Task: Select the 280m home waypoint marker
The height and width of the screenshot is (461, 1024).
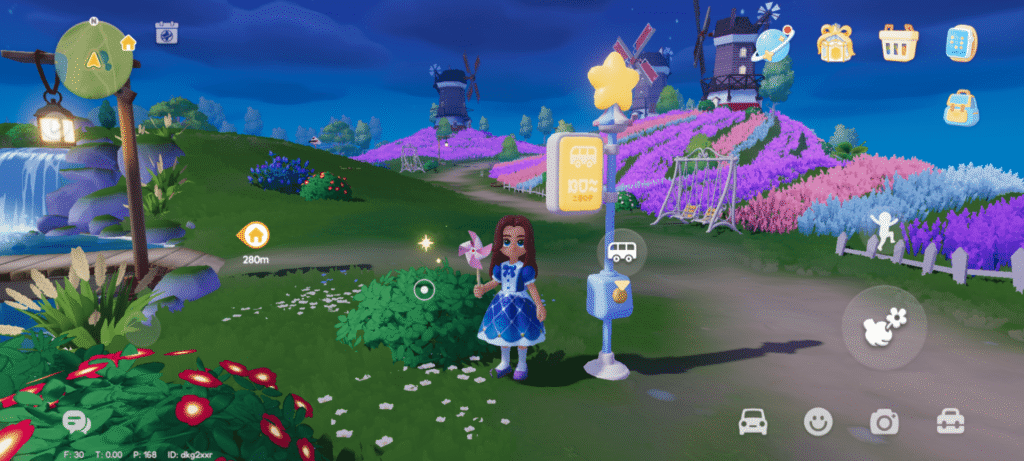Action: [254, 236]
